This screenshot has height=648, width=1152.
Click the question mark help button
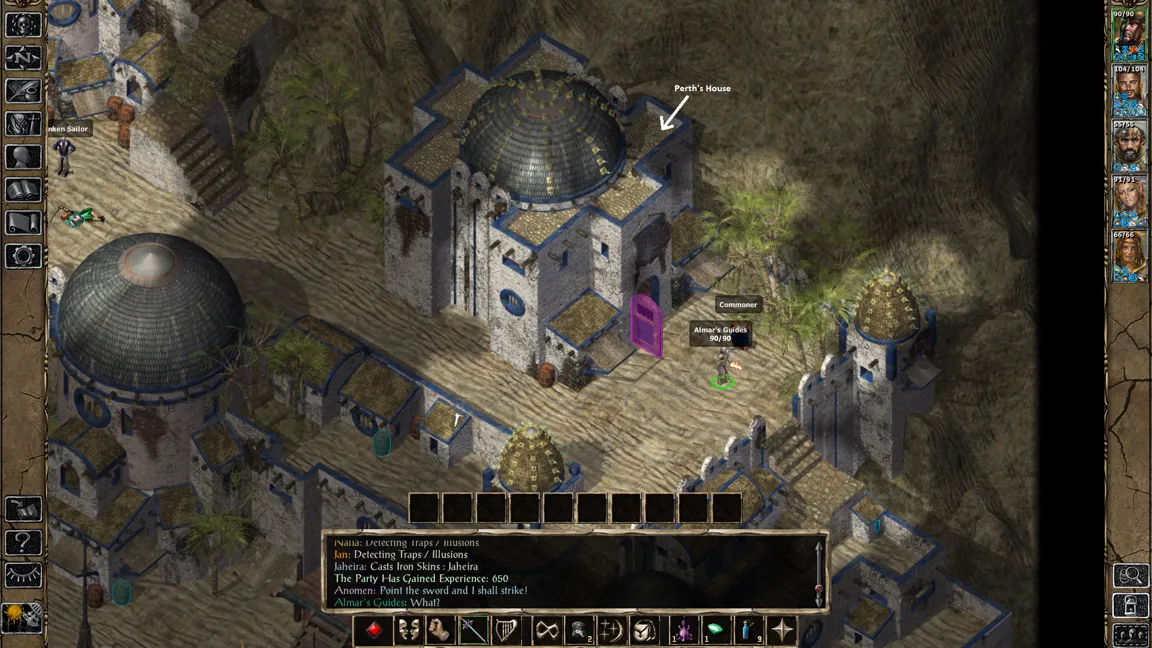23,542
